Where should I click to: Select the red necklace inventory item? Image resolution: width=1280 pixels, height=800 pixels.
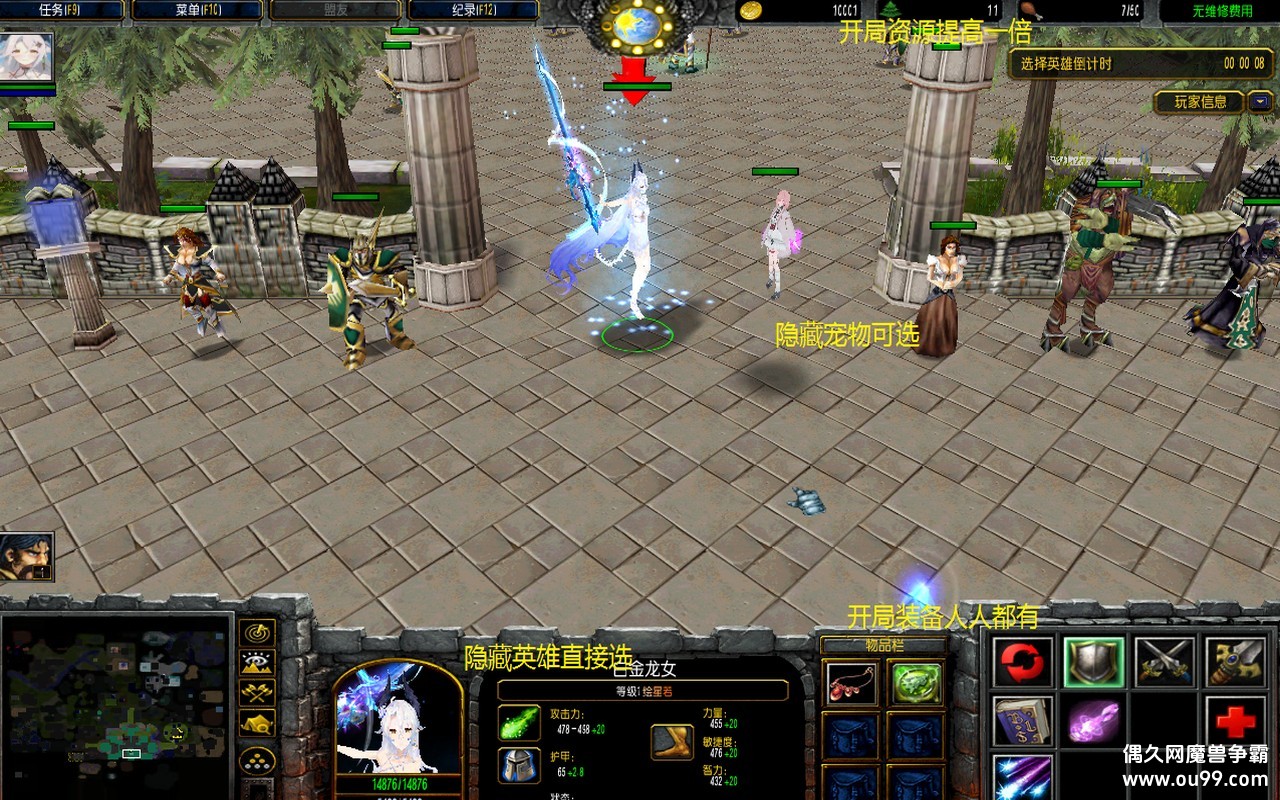pyautogui.click(x=850, y=684)
